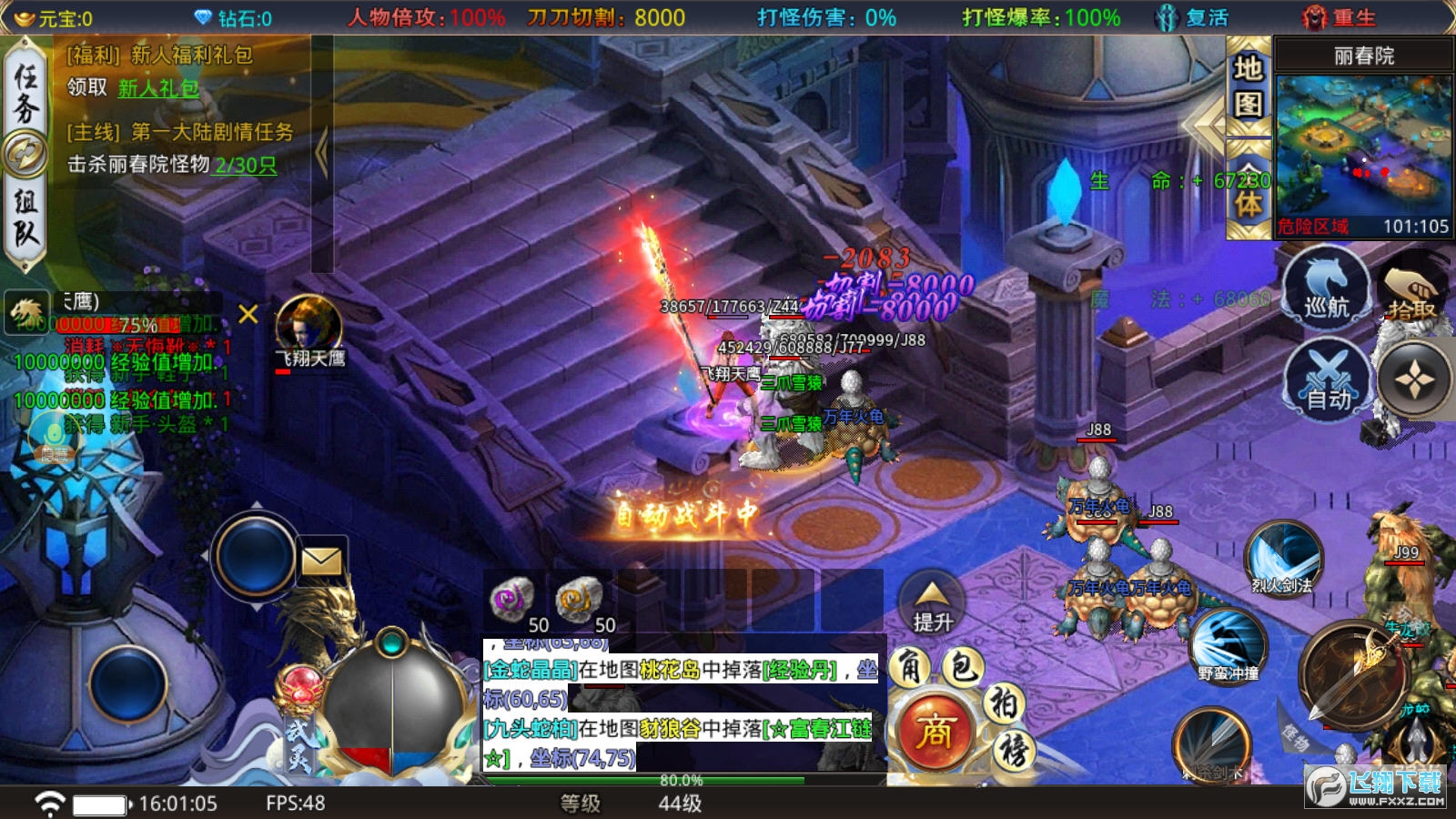This screenshot has height=819, width=1456.
Task: Follow the 击杀丽春院怪物 quest tracker
Action: pos(173,165)
